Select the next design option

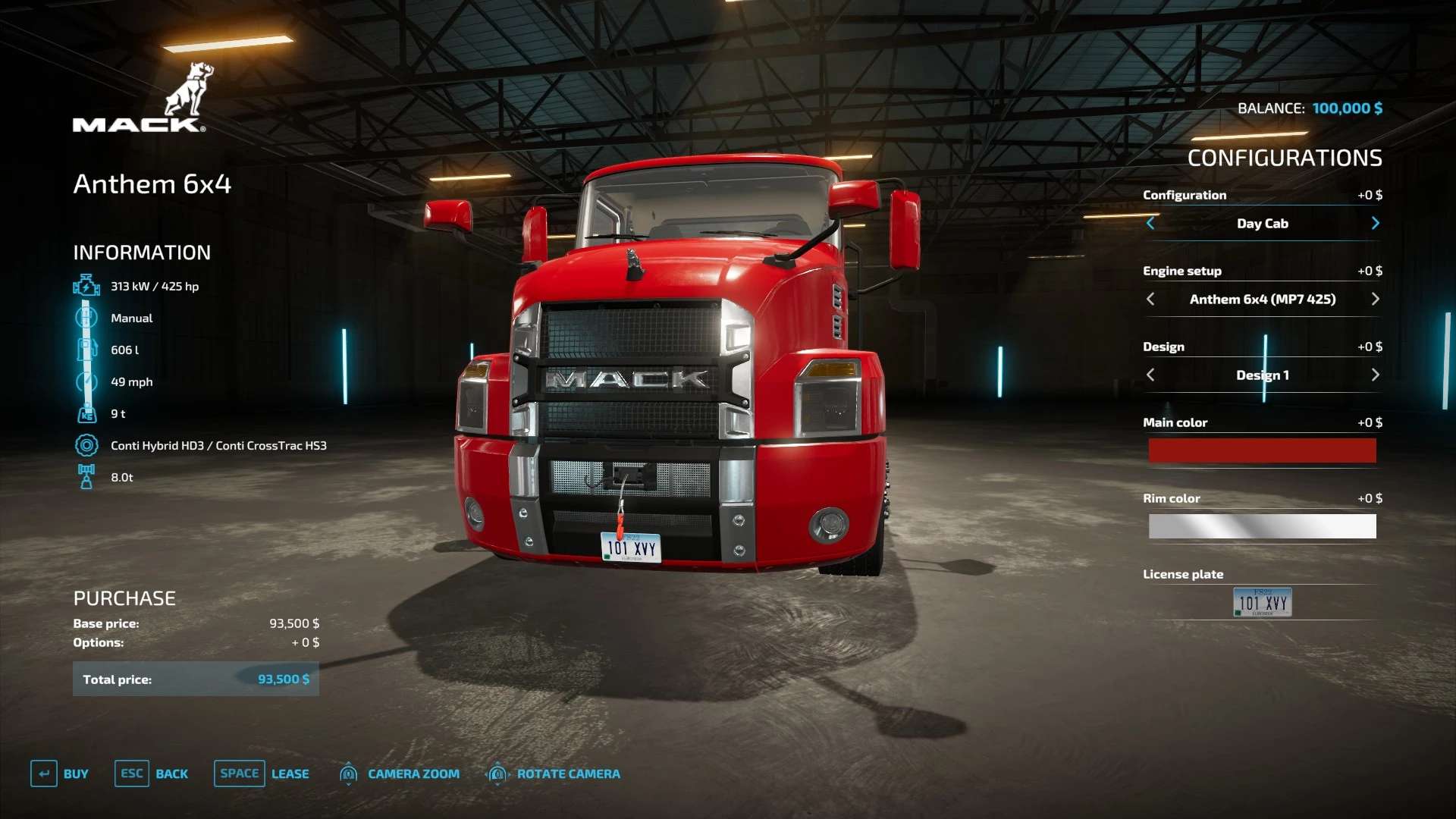pos(1375,375)
